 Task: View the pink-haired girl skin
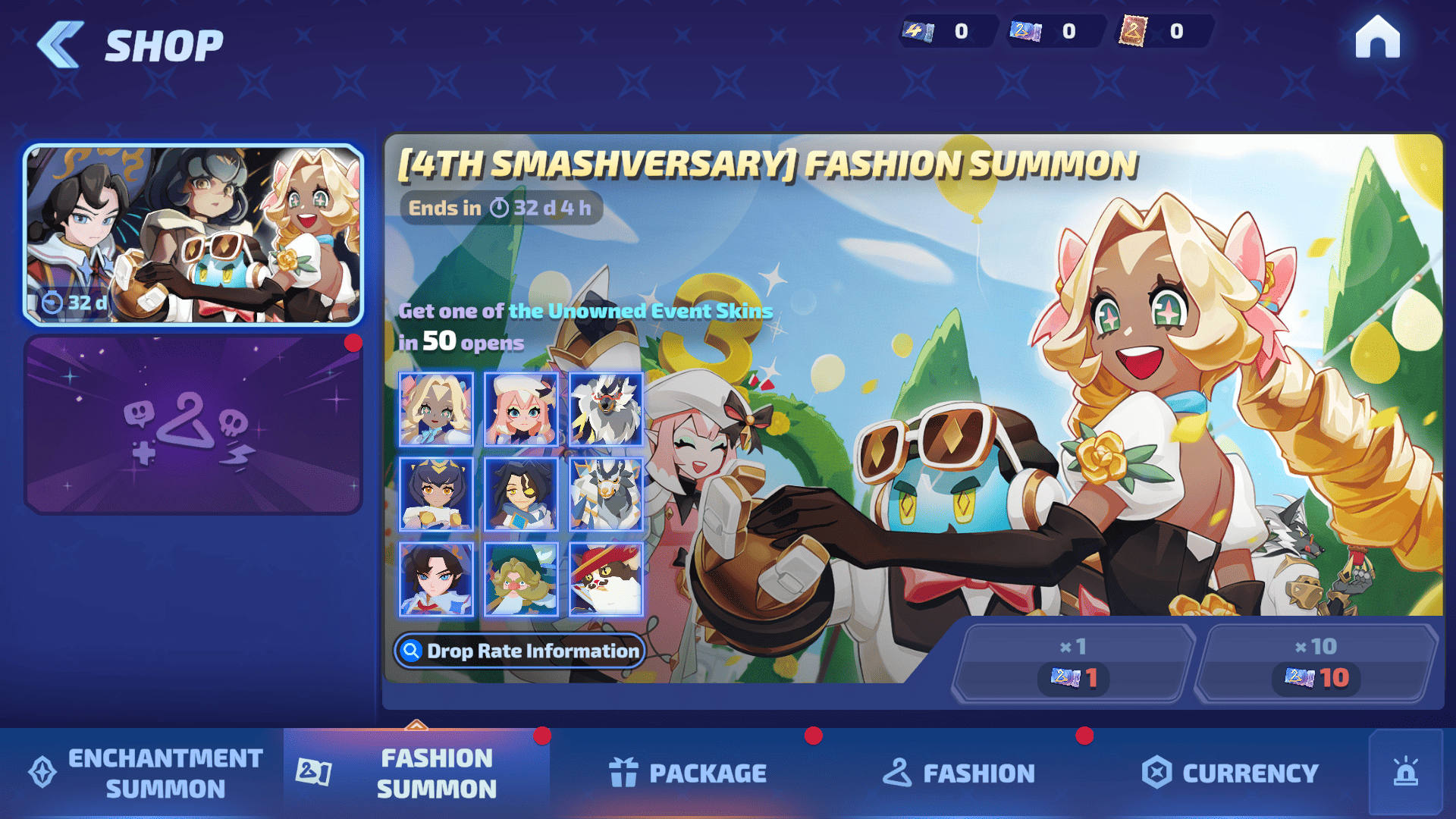[521, 409]
